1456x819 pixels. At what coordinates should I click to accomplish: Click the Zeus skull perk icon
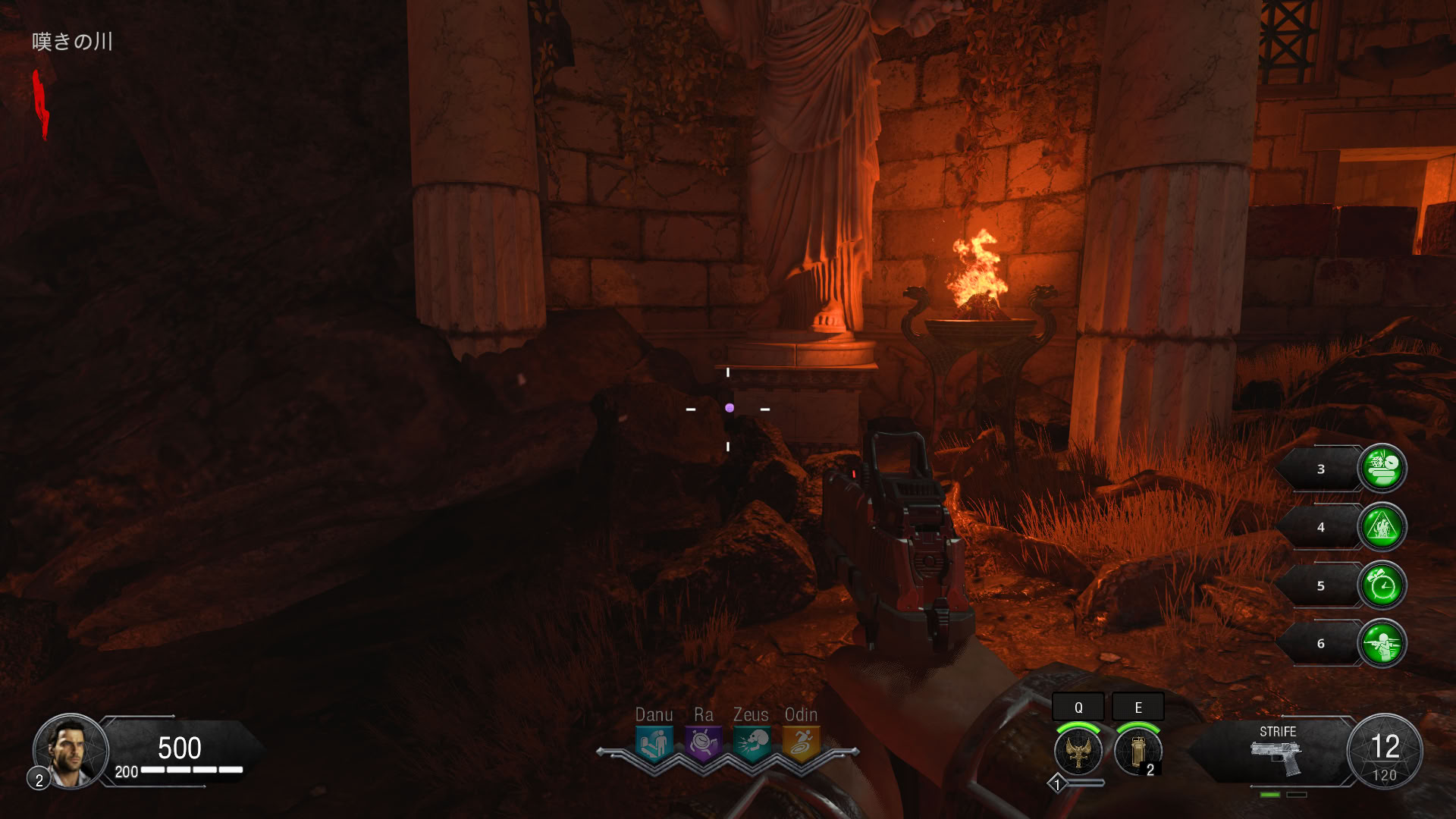coord(752,744)
